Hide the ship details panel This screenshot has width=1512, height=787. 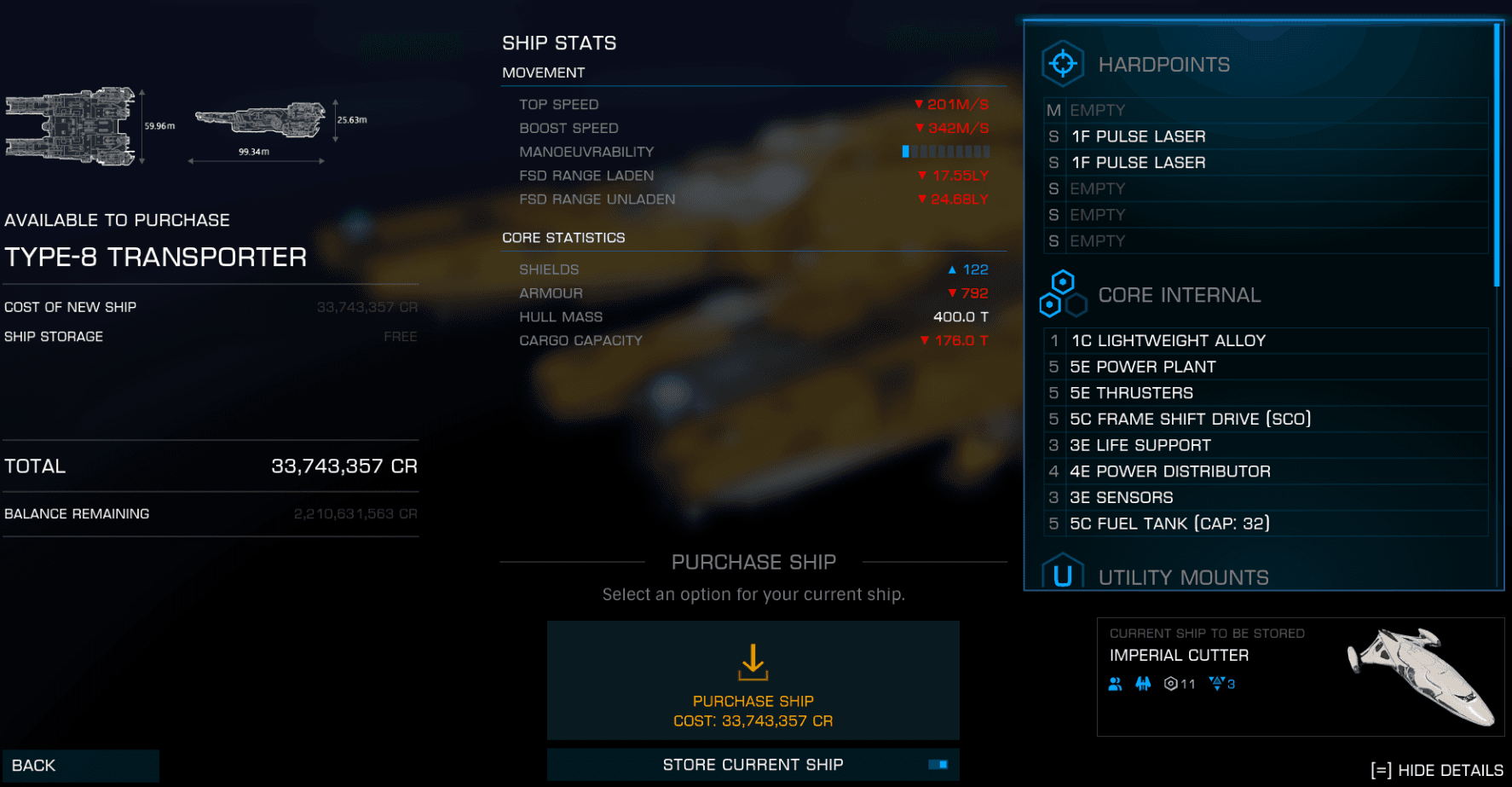[x=1436, y=770]
